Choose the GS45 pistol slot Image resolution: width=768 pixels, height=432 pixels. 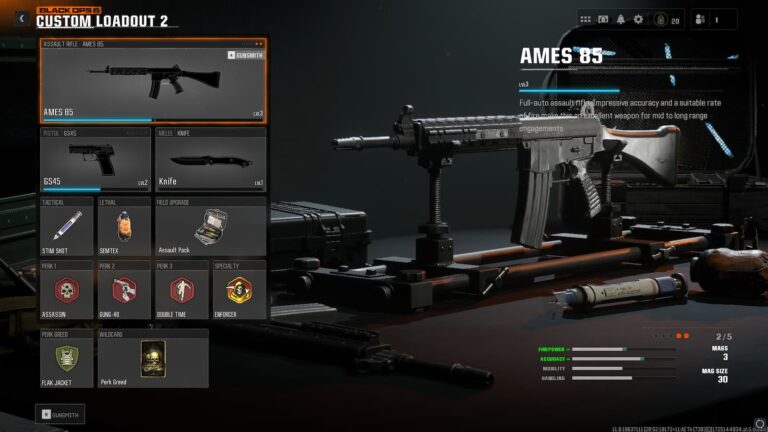coord(95,158)
